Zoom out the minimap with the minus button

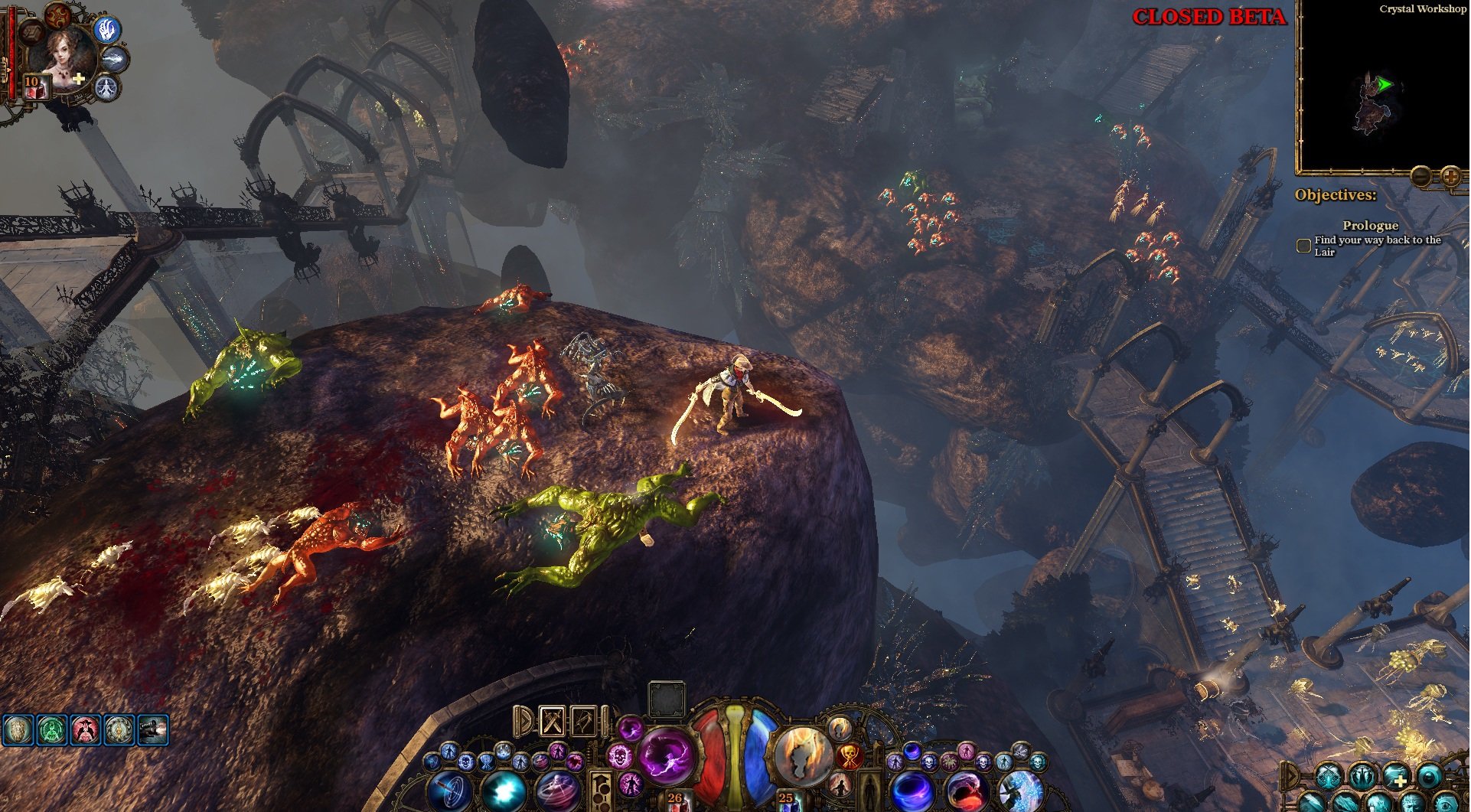[x=1421, y=177]
